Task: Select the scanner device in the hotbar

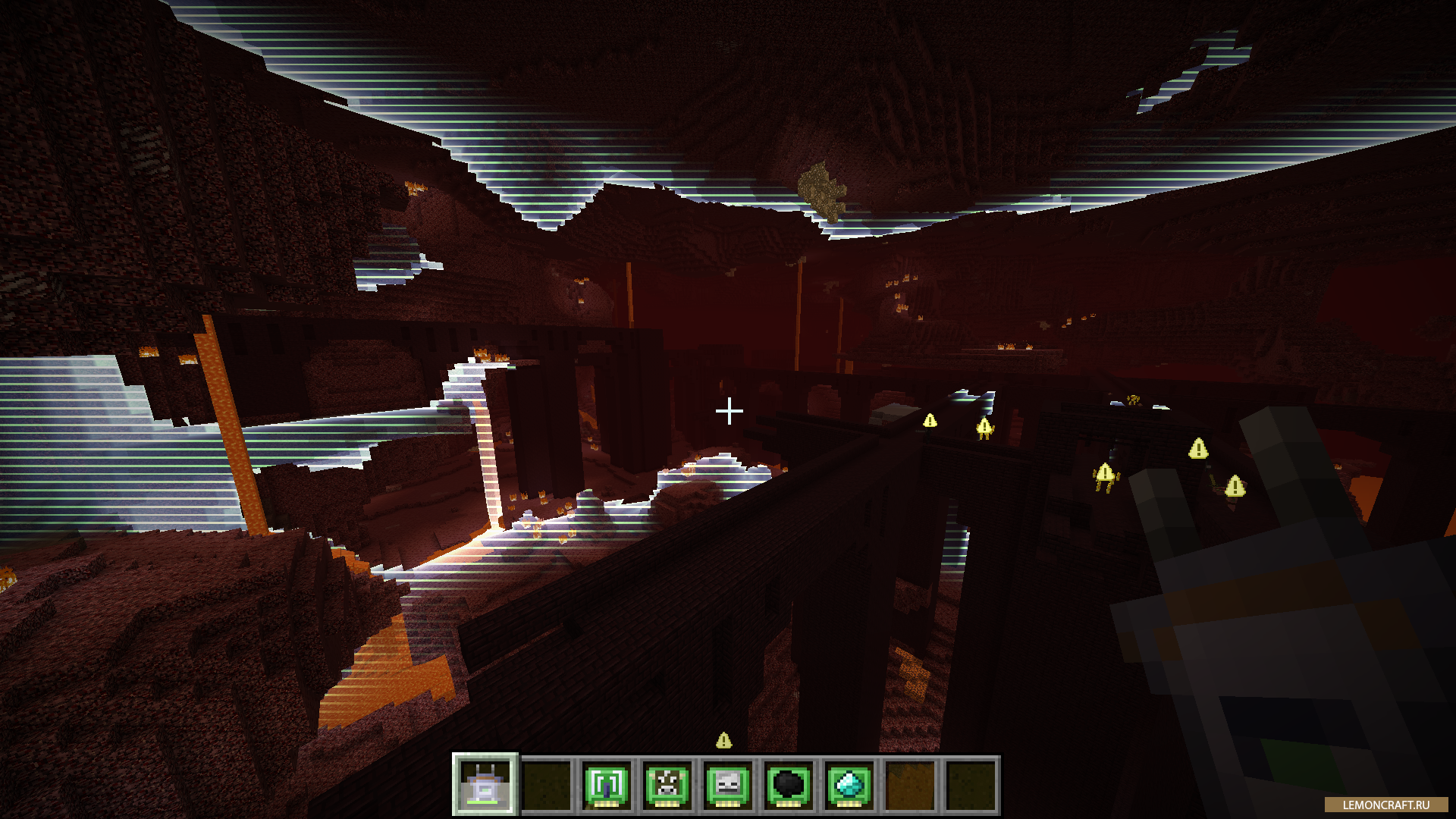Action: [485, 785]
